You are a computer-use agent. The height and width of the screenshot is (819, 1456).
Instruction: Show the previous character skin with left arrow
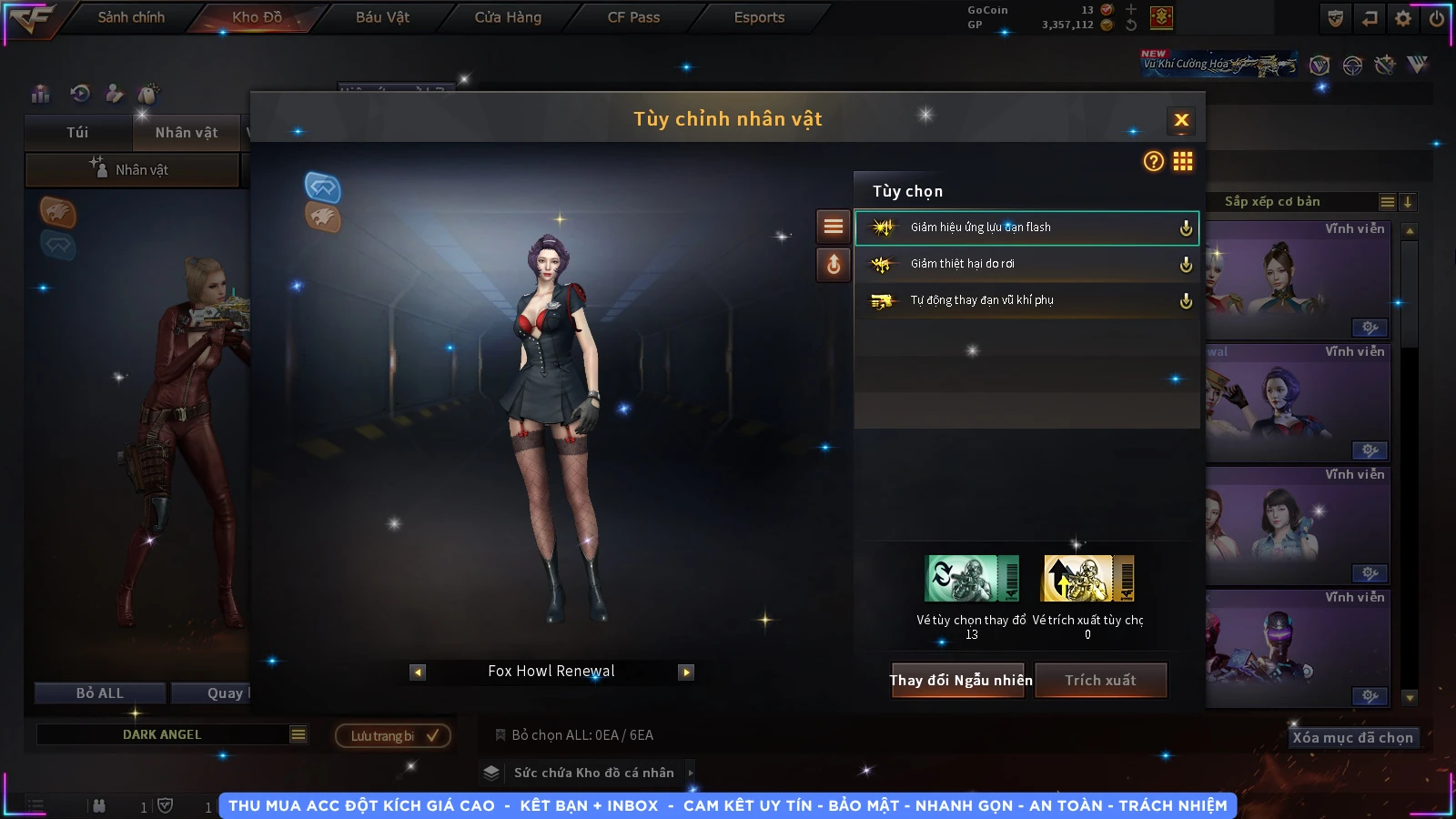pyautogui.click(x=418, y=672)
